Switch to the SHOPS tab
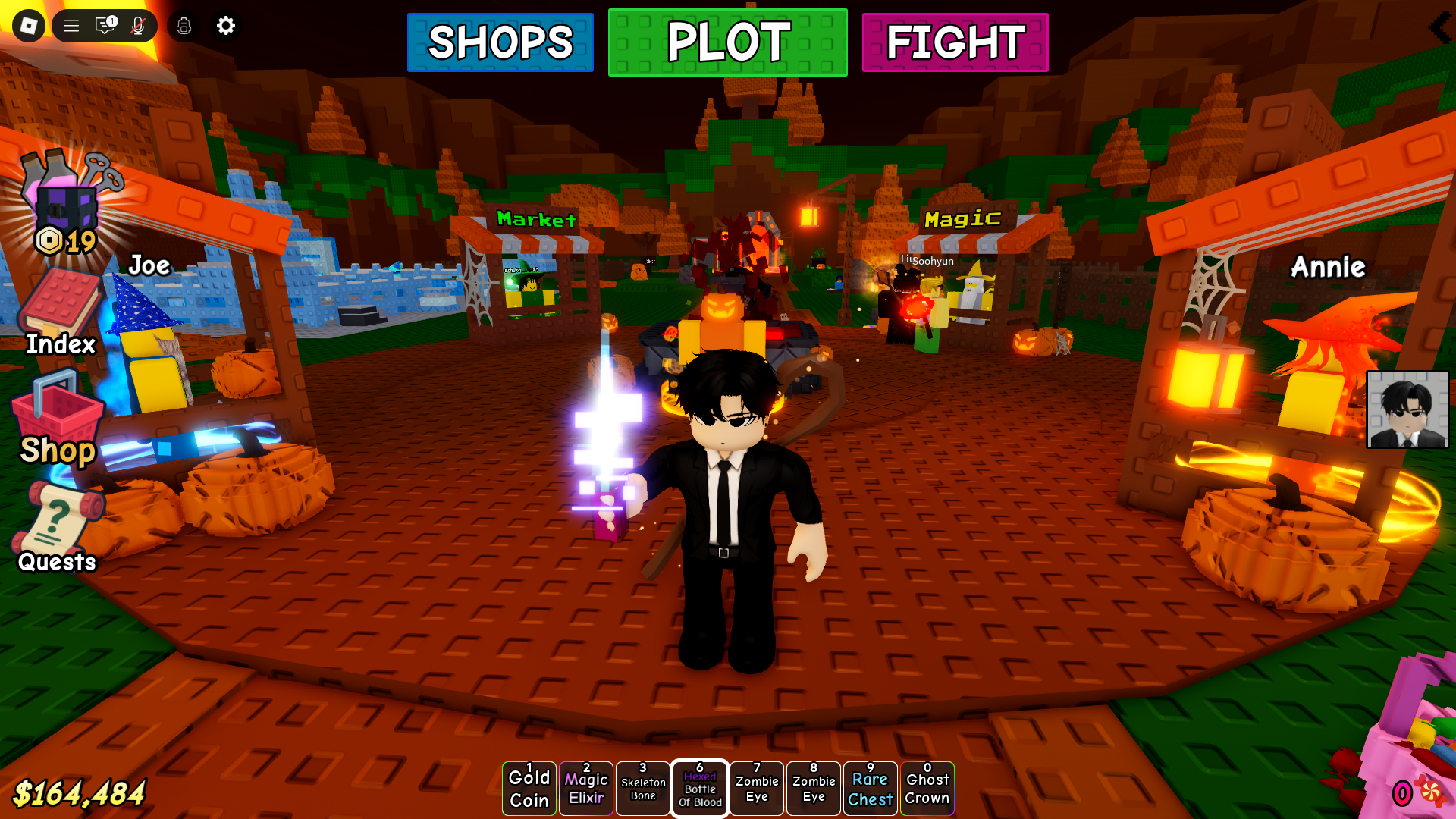Image resolution: width=1456 pixels, height=819 pixels. 500,42
